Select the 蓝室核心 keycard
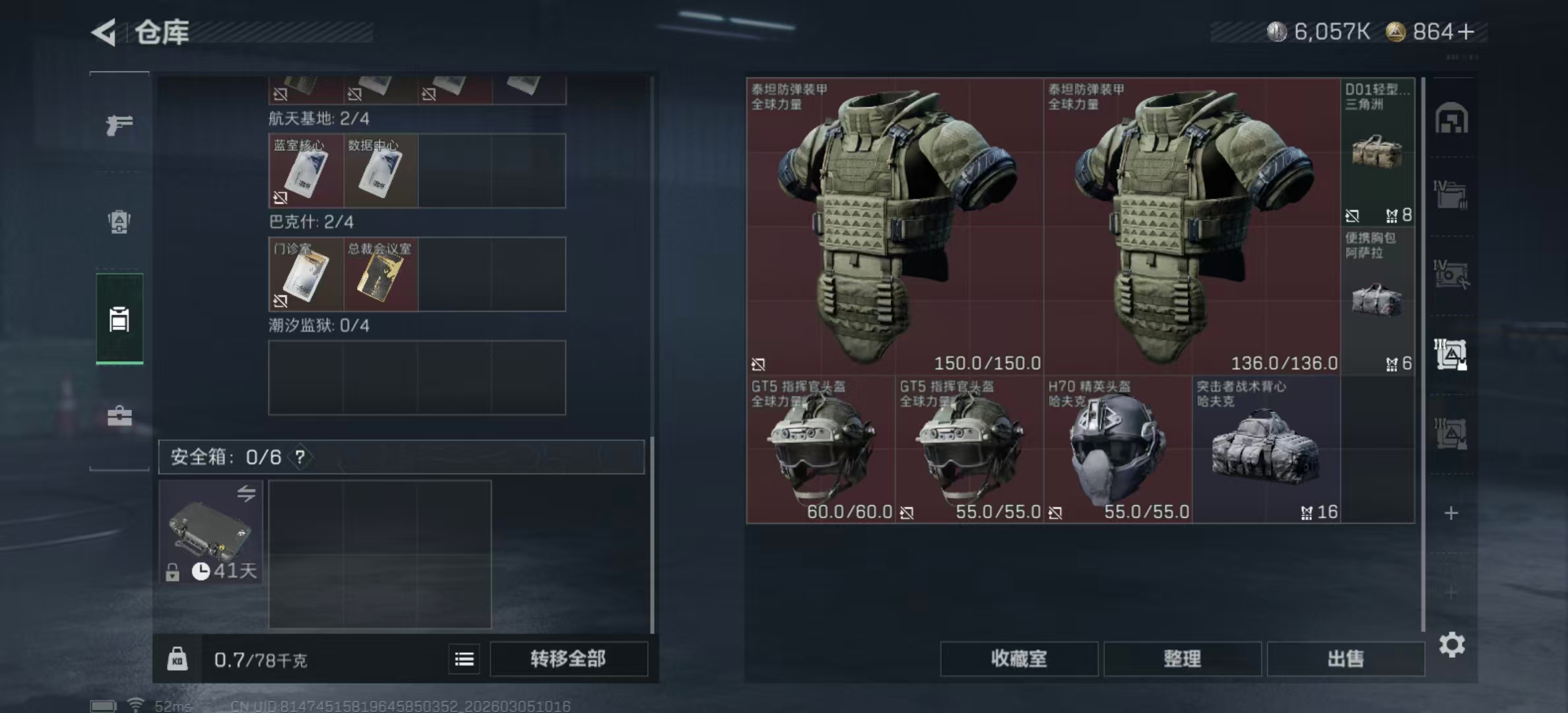The width and height of the screenshot is (1568, 713). (306, 171)
